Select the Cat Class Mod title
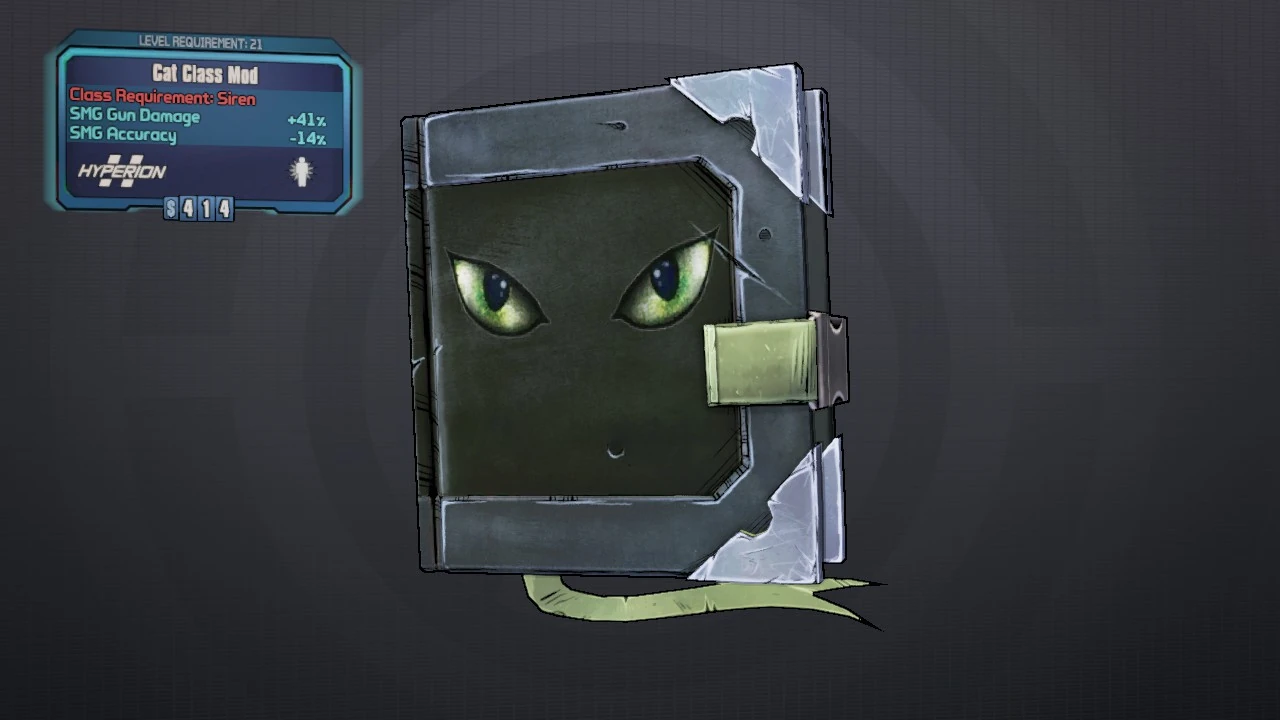This screenshot has height=720, width=1280. (204, 75)
